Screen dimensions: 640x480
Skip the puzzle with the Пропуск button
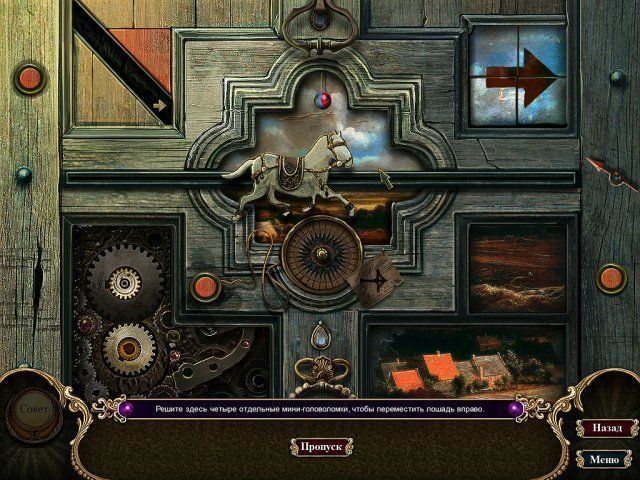pyautogui.click(x=322, y=446)
